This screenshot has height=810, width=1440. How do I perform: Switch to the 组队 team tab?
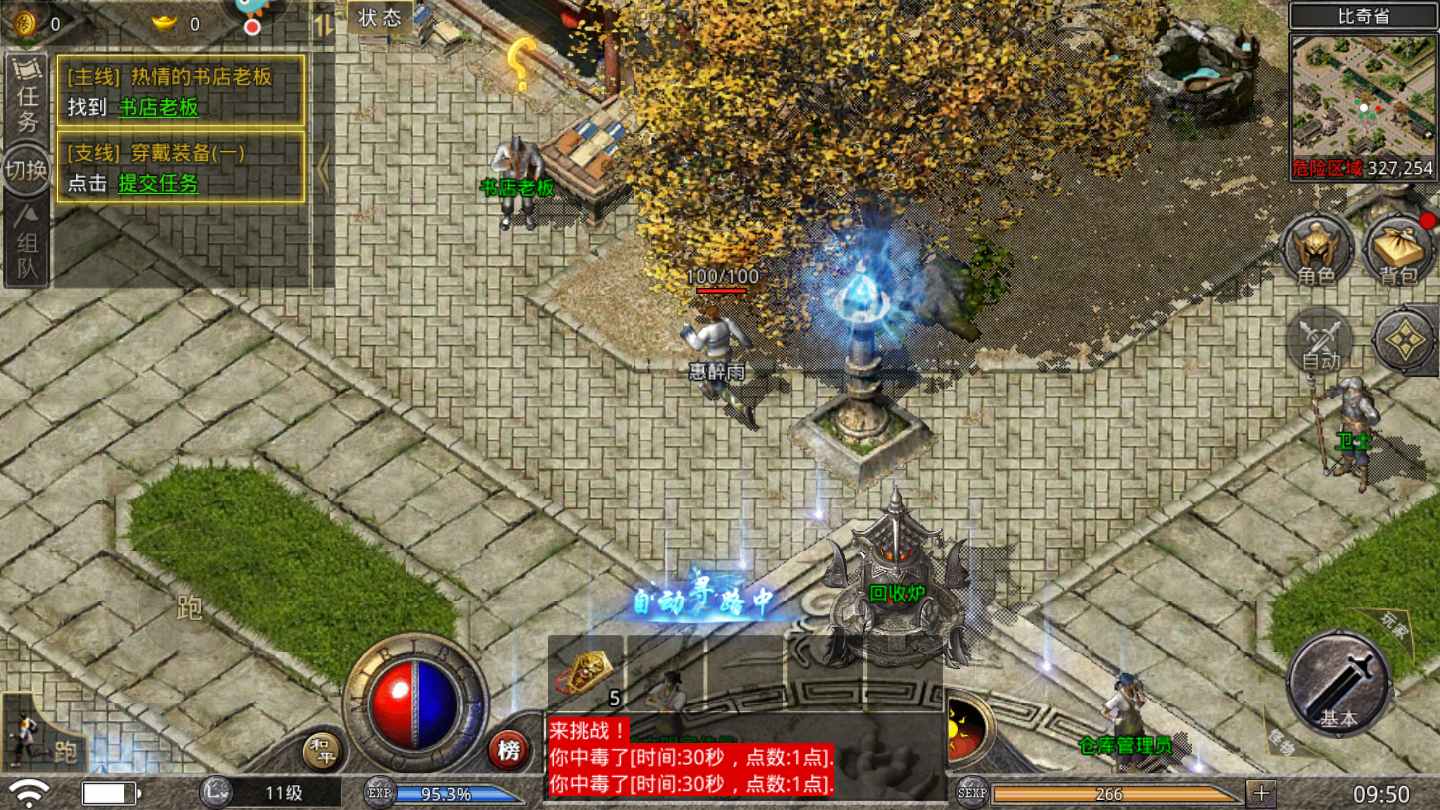click(27, 243)
